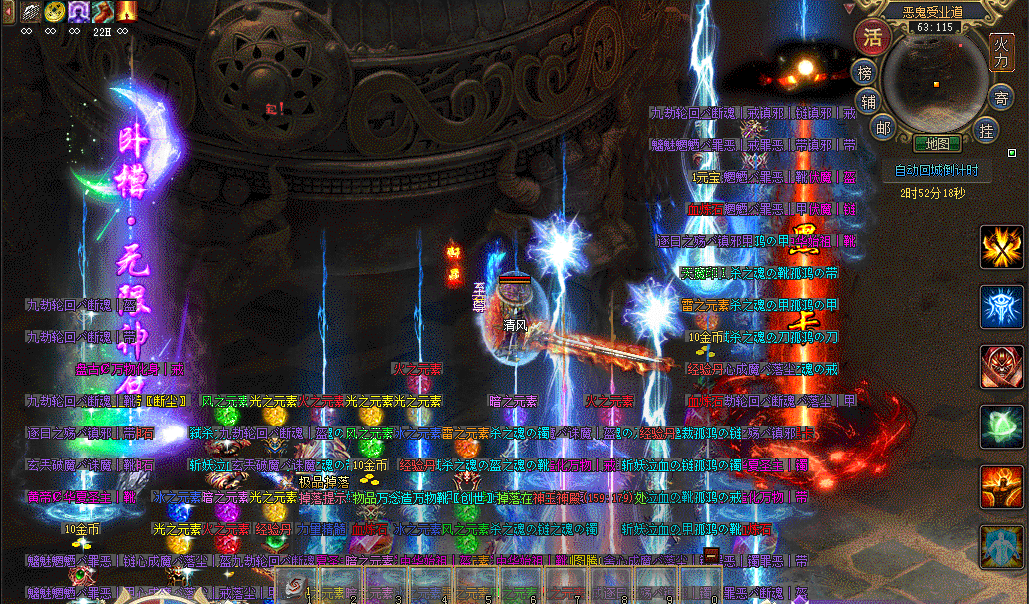Open the 邮 mail button
Image resolution: width=1029 pixels, height=604 pixels.
[882, 126]
